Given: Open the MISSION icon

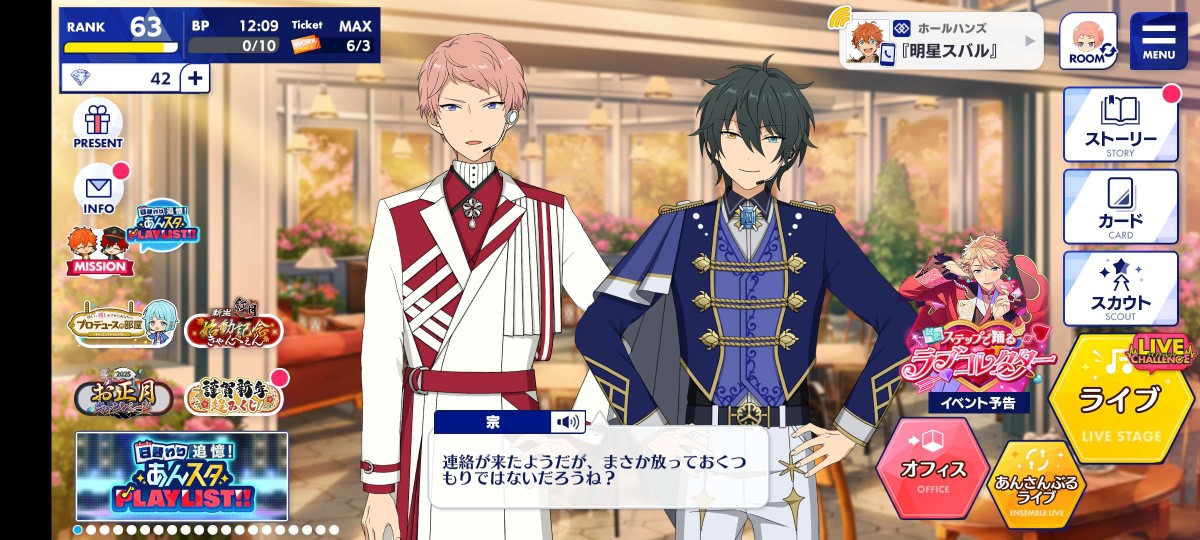Looking at the screenshot, I should 98,252.
